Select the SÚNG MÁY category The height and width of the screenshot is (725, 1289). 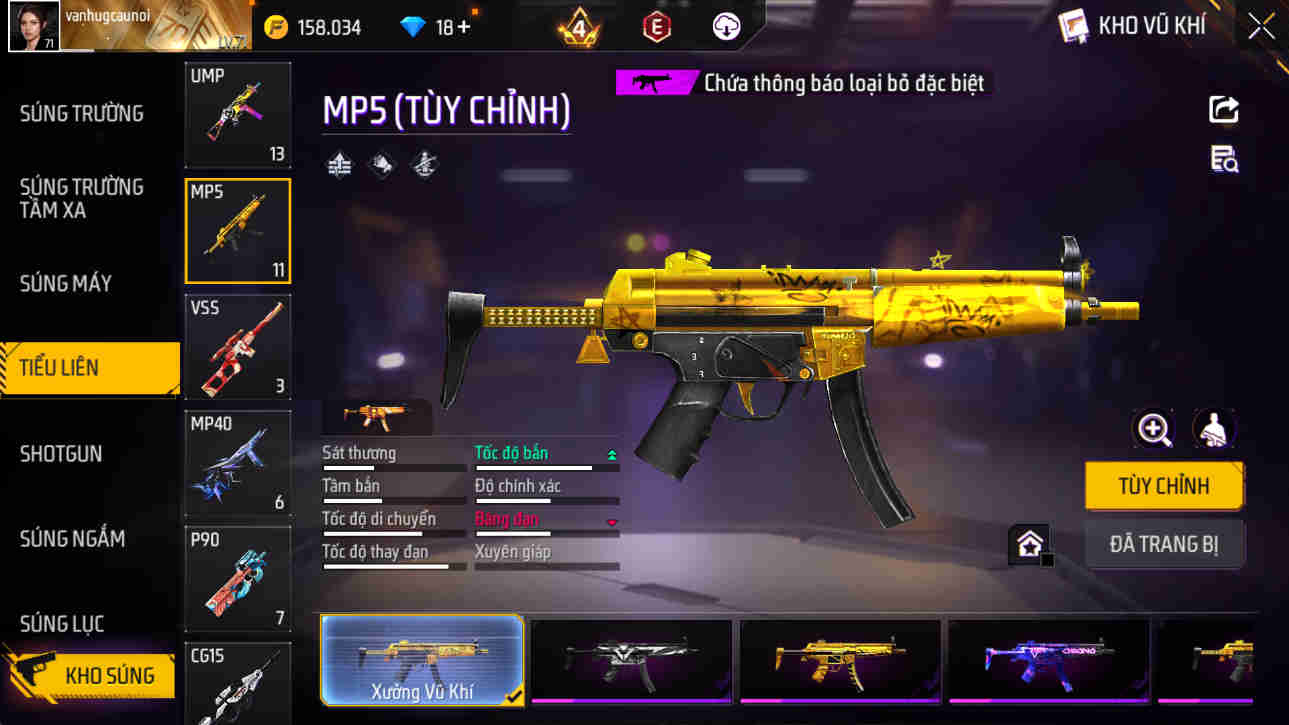click(66, 283)
